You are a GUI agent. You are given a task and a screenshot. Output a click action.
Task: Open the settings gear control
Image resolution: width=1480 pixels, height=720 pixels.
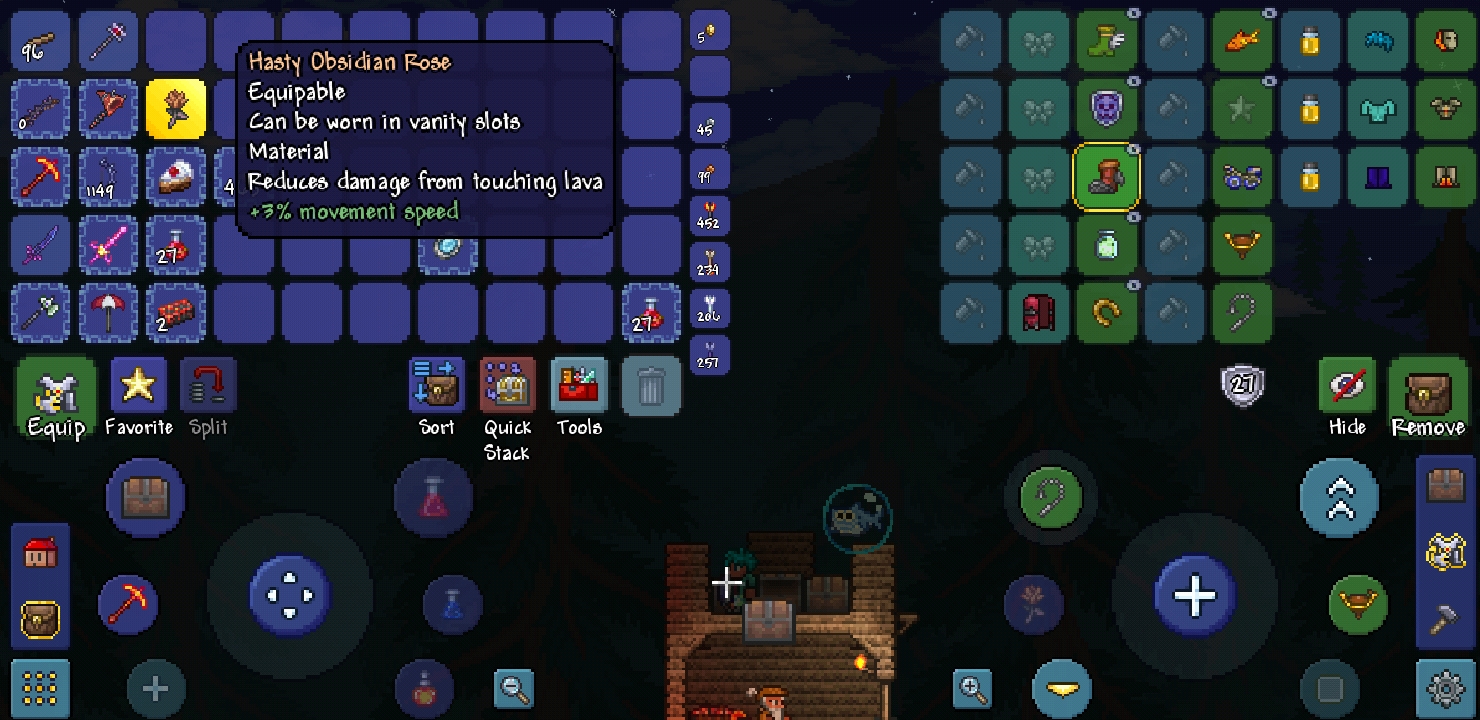(x=1444, y=689)
